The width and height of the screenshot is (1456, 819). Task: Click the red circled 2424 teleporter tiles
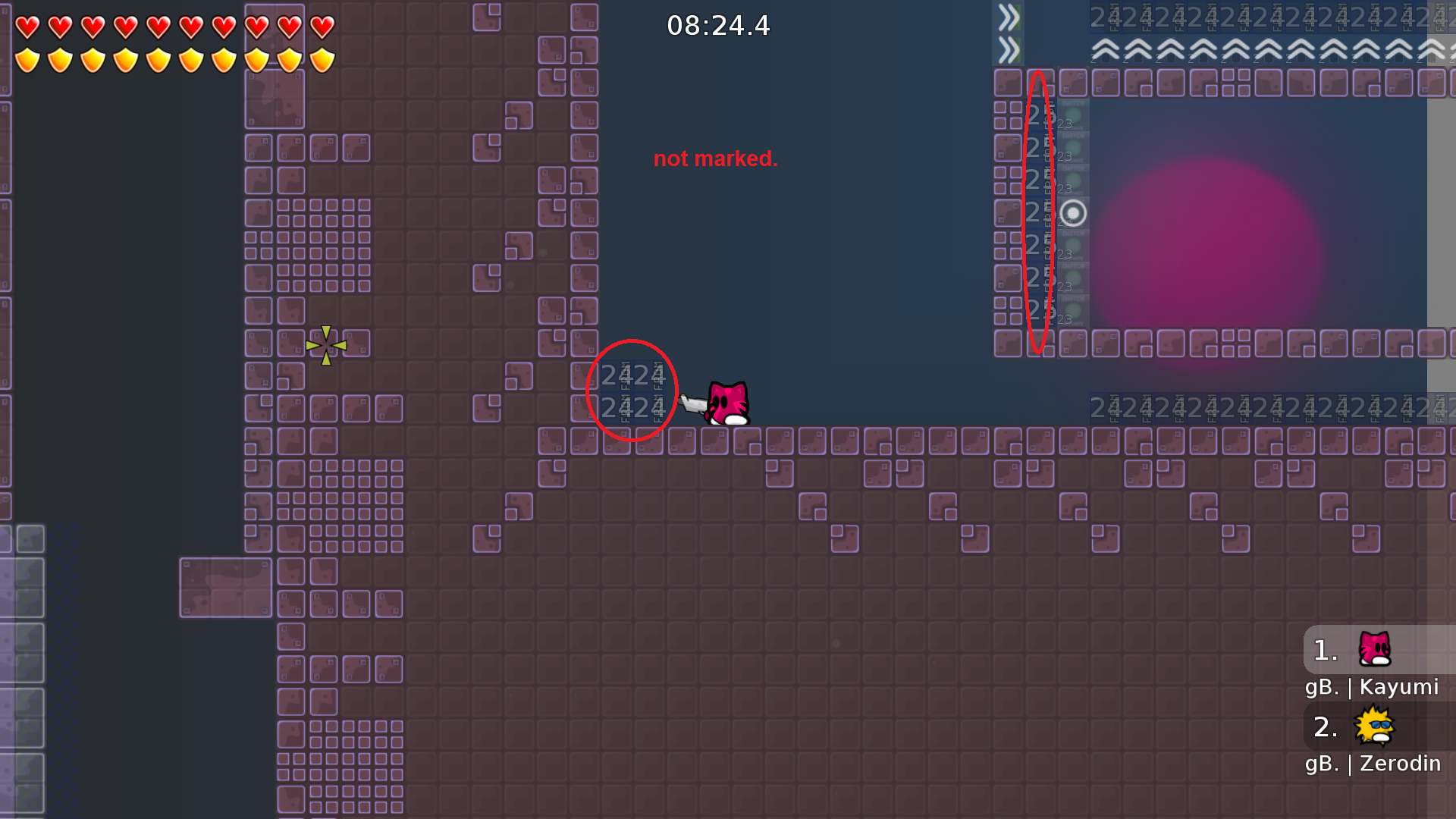pyautogui.click(x=632, y=391)
